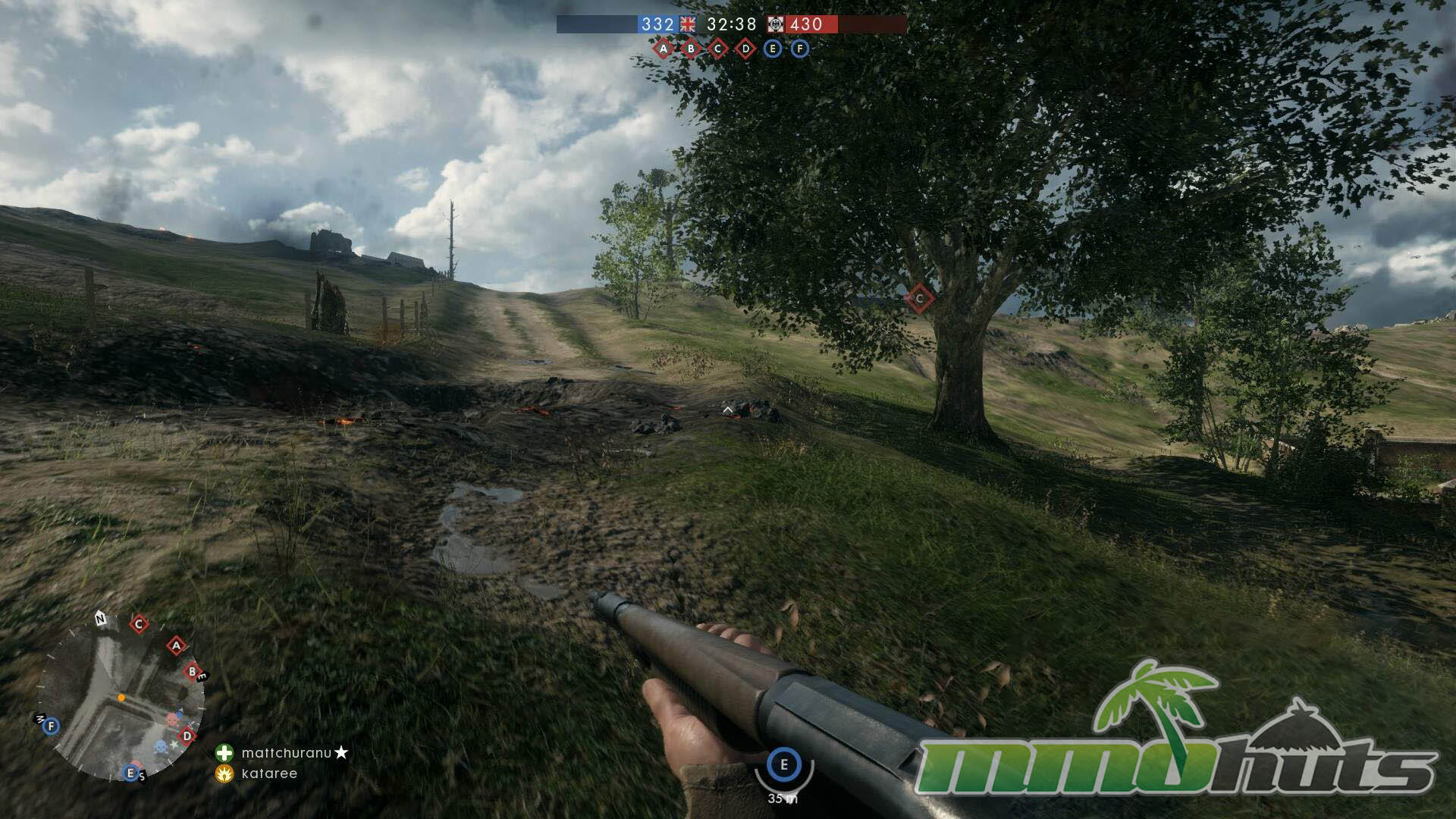The image size is (1456, 819).
Task: Select objective A in the top flag row
Action: (664, 49)
